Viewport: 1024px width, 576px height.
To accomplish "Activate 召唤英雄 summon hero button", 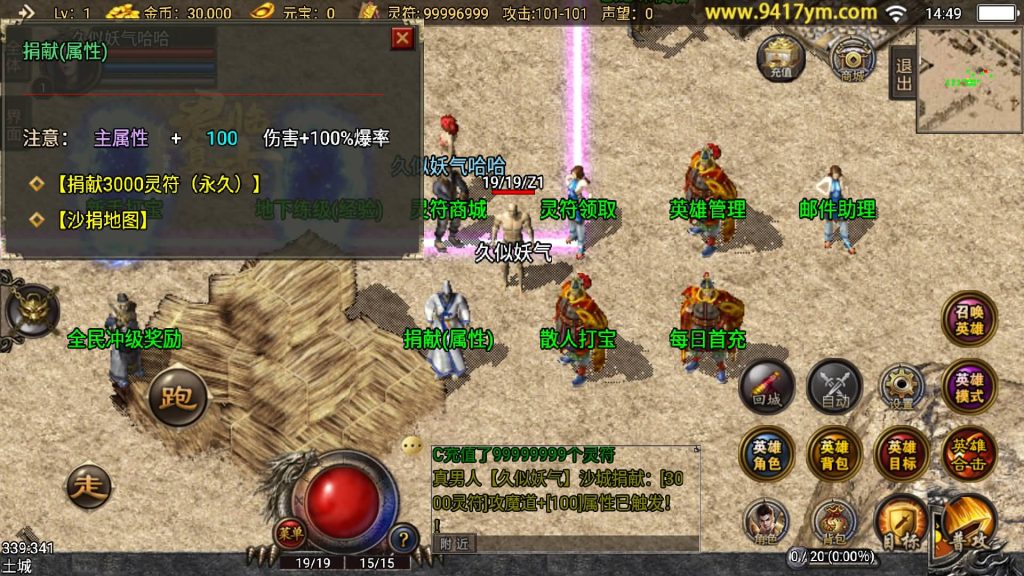I will [969, 320].
